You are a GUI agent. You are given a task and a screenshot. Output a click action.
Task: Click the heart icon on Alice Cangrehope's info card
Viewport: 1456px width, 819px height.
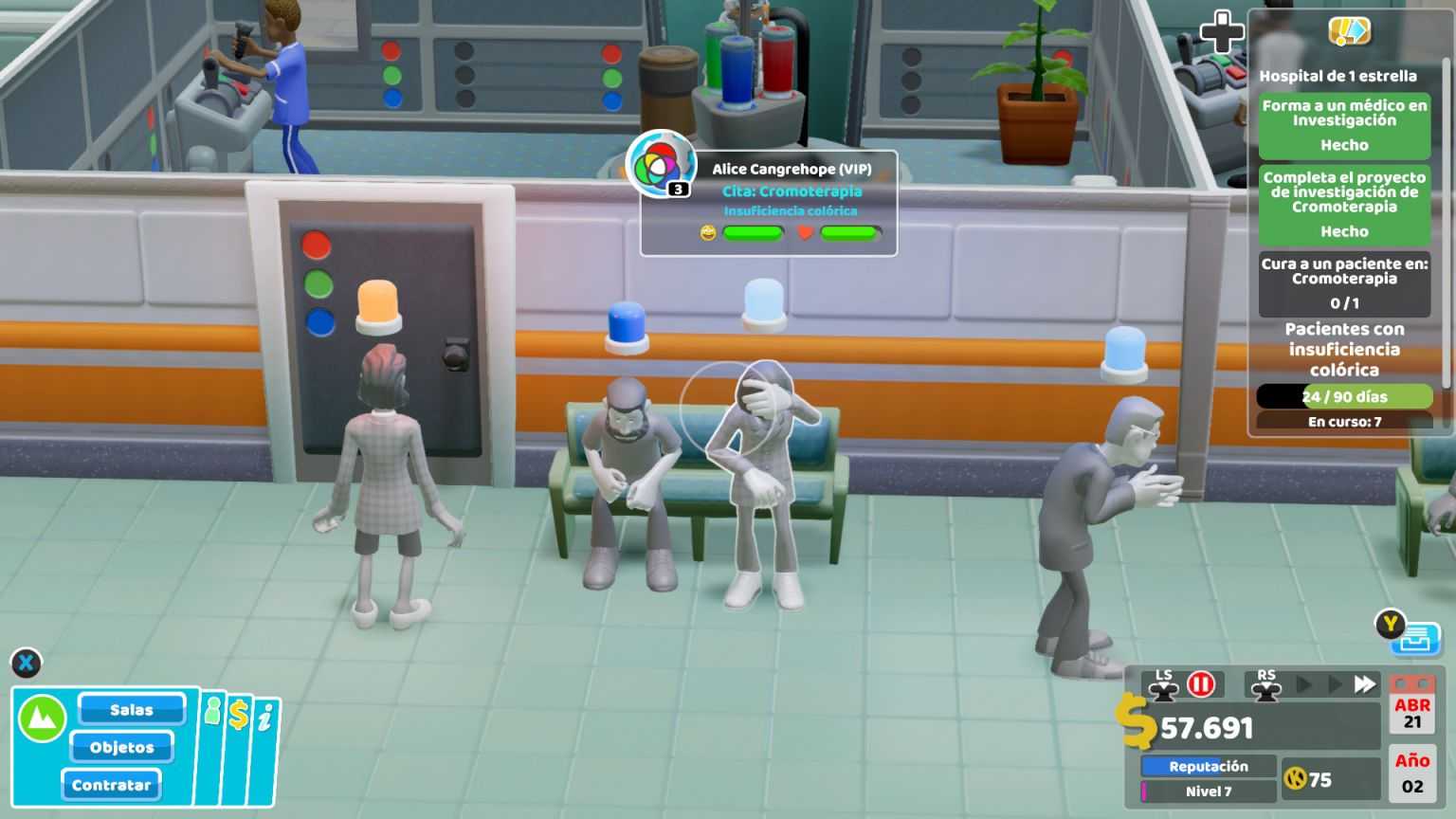coord(803,233)
